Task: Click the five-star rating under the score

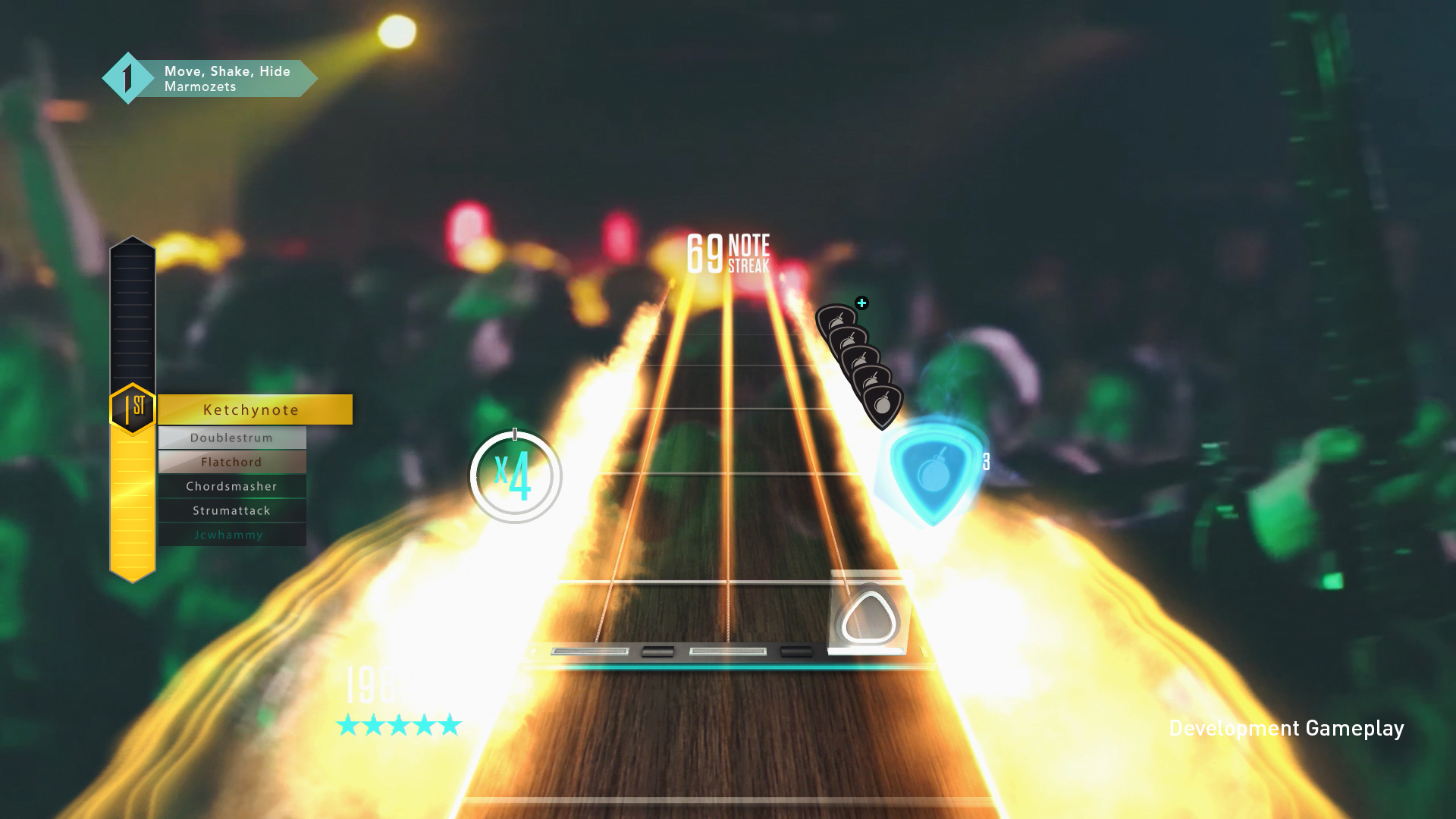Action: point(397,725)
